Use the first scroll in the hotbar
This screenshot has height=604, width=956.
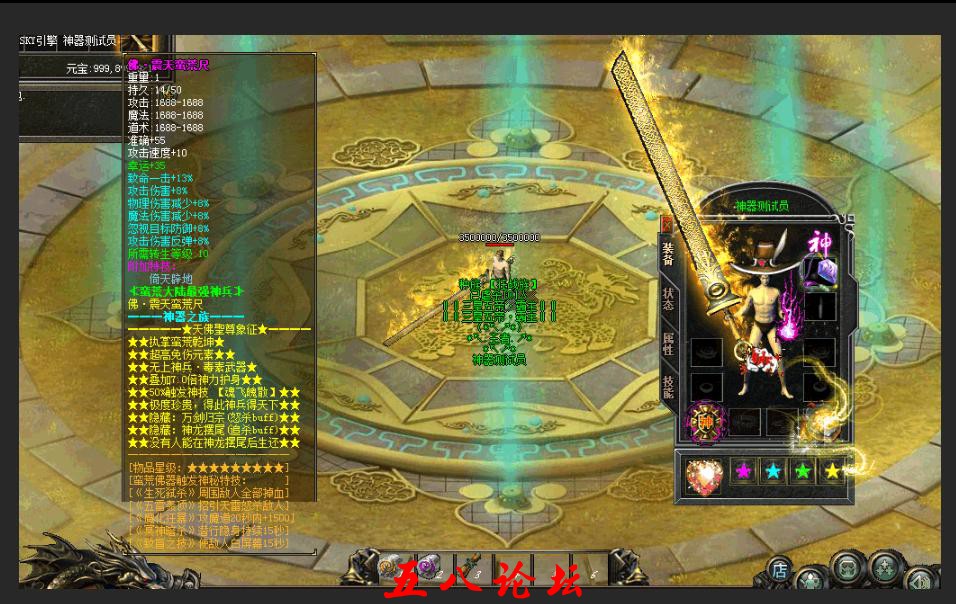(392, 567)
